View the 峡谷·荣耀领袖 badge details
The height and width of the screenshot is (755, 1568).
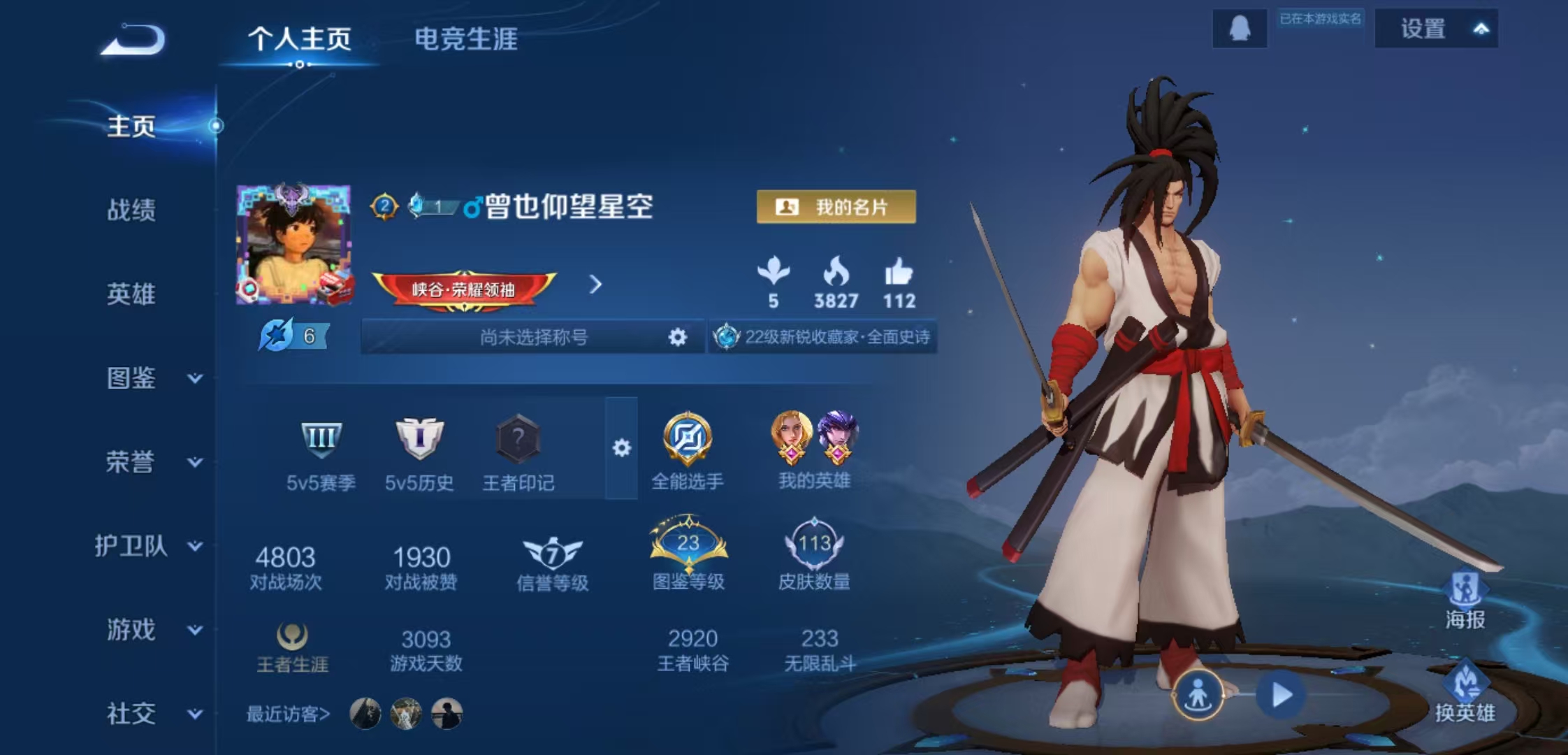(464, 289)
